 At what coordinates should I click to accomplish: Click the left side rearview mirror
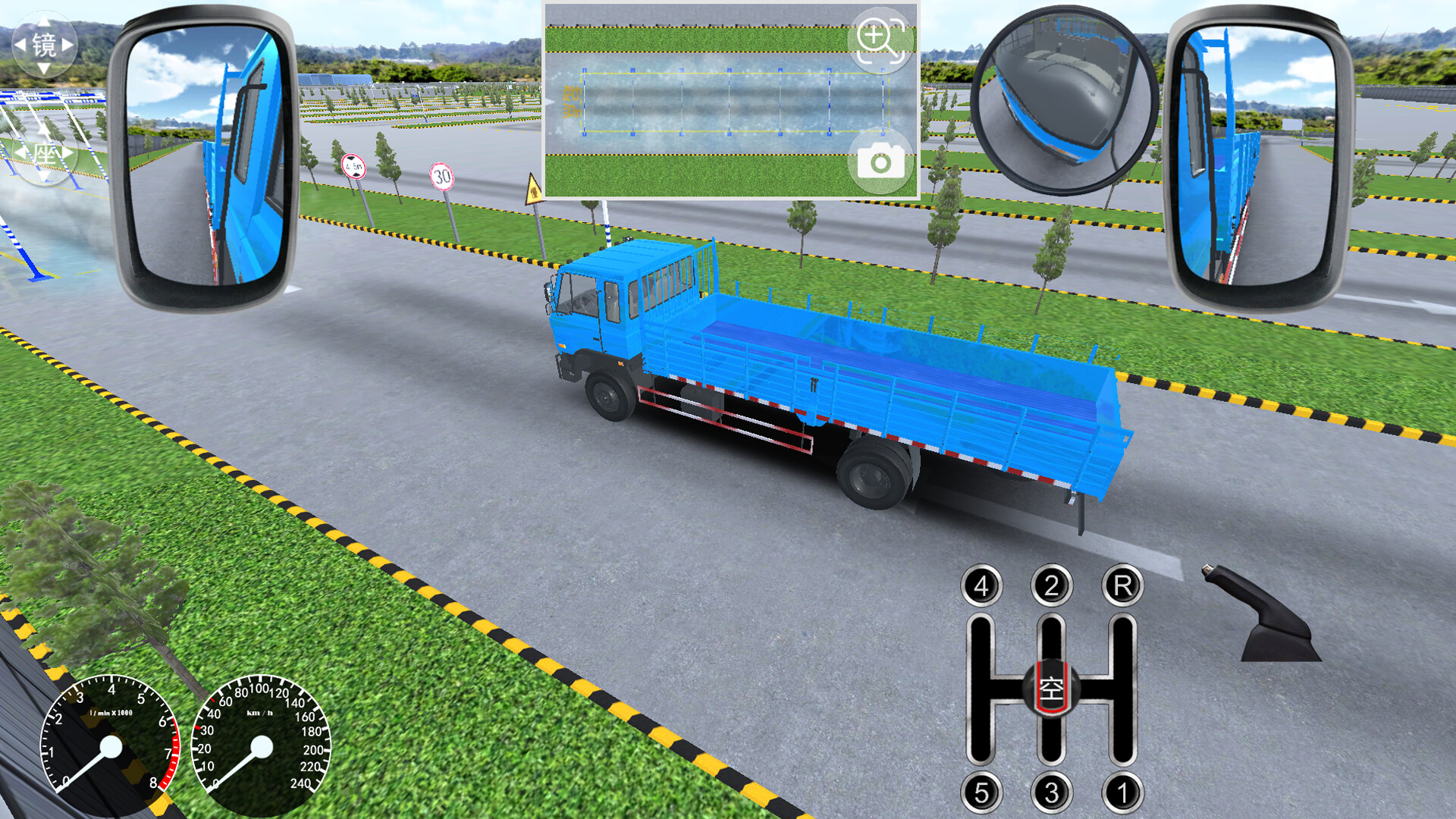(x=206, y=155)
